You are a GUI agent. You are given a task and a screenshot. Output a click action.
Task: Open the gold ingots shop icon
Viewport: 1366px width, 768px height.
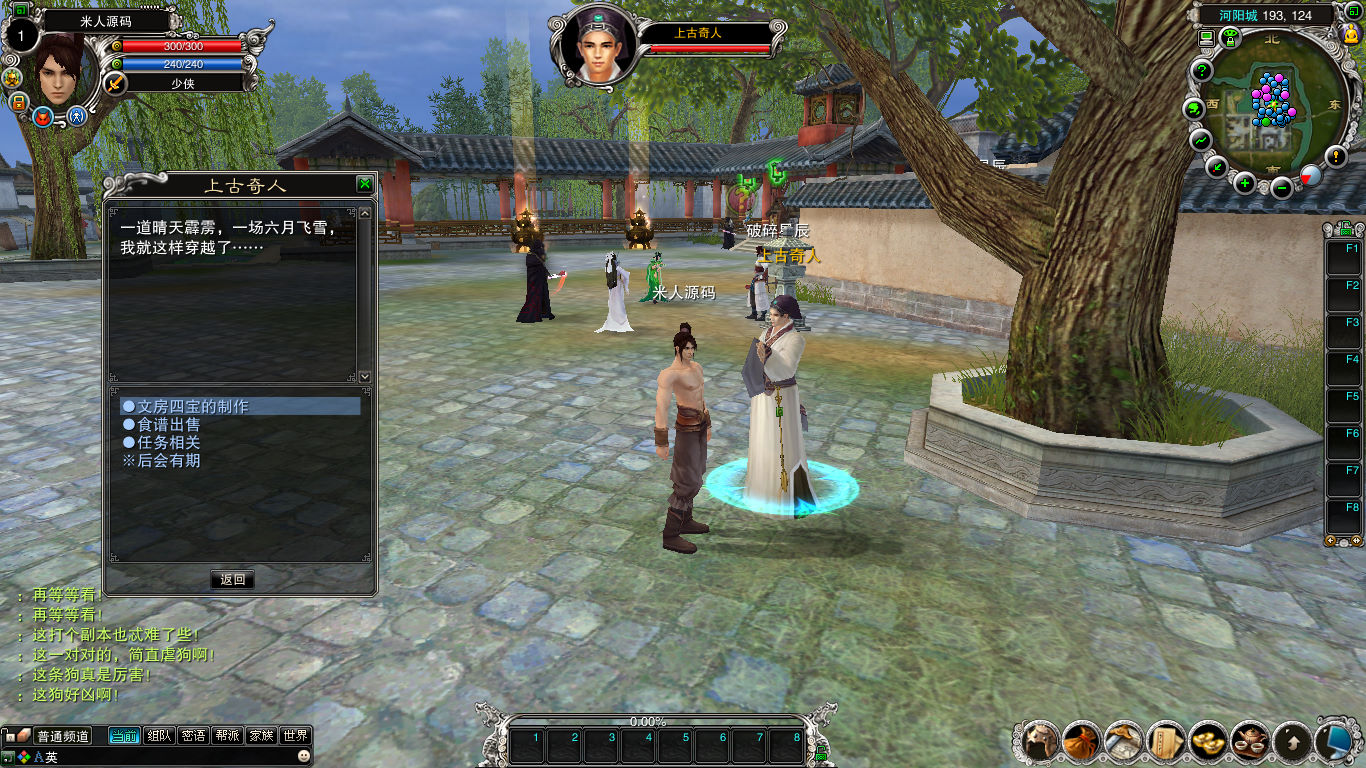coord(1208,741)
